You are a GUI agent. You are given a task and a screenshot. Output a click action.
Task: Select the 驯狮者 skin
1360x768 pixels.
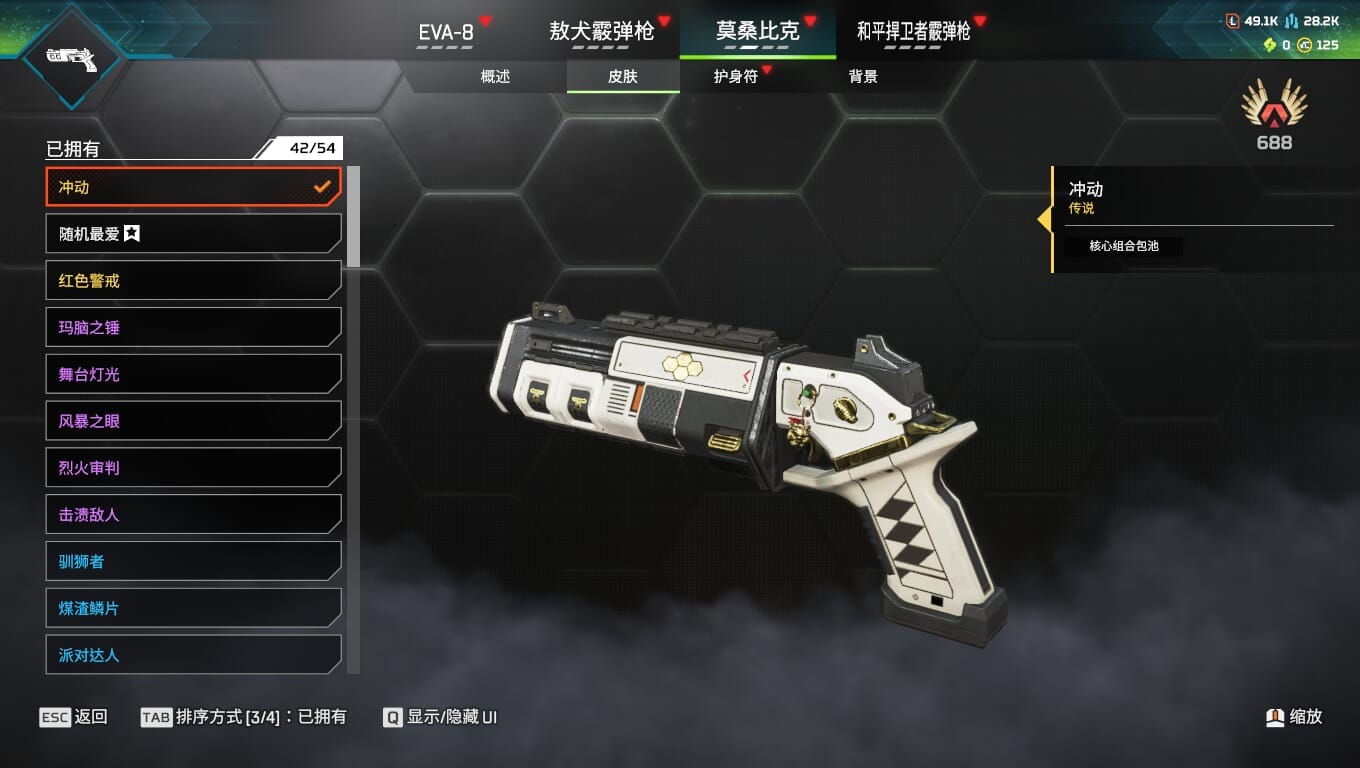click(194, 562)
